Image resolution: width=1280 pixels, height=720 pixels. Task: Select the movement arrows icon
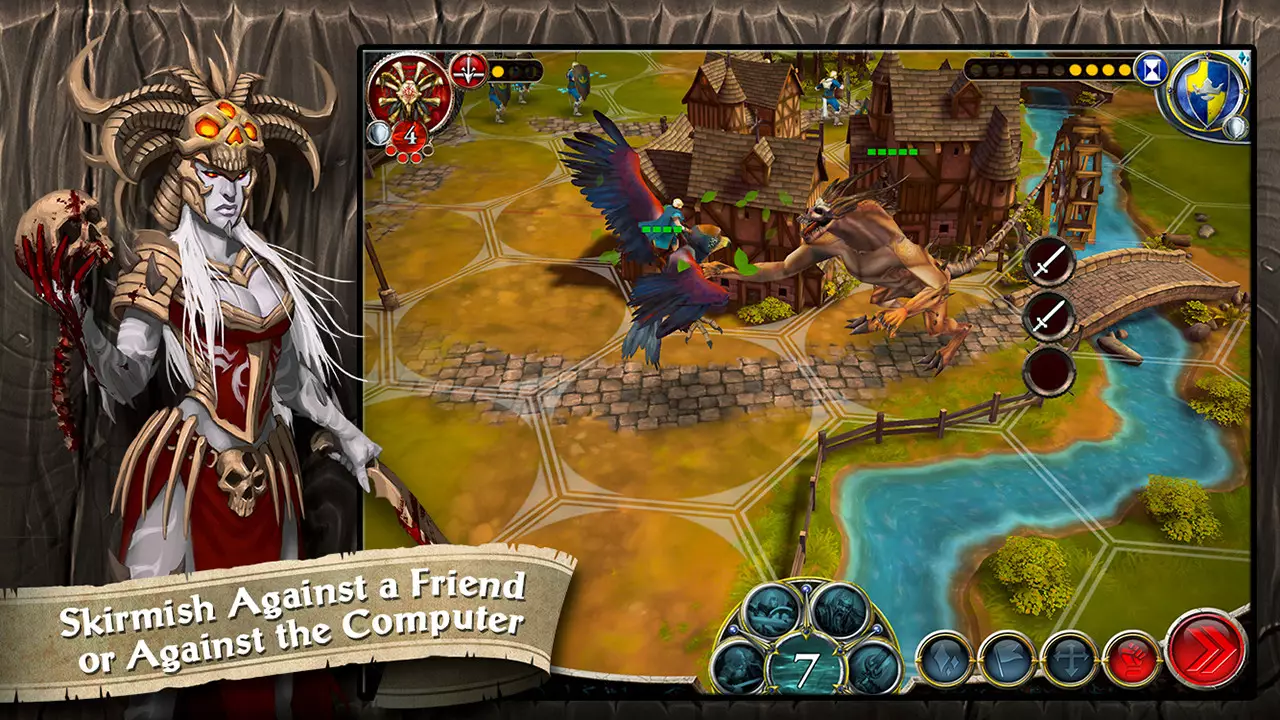pos(1070,659)
